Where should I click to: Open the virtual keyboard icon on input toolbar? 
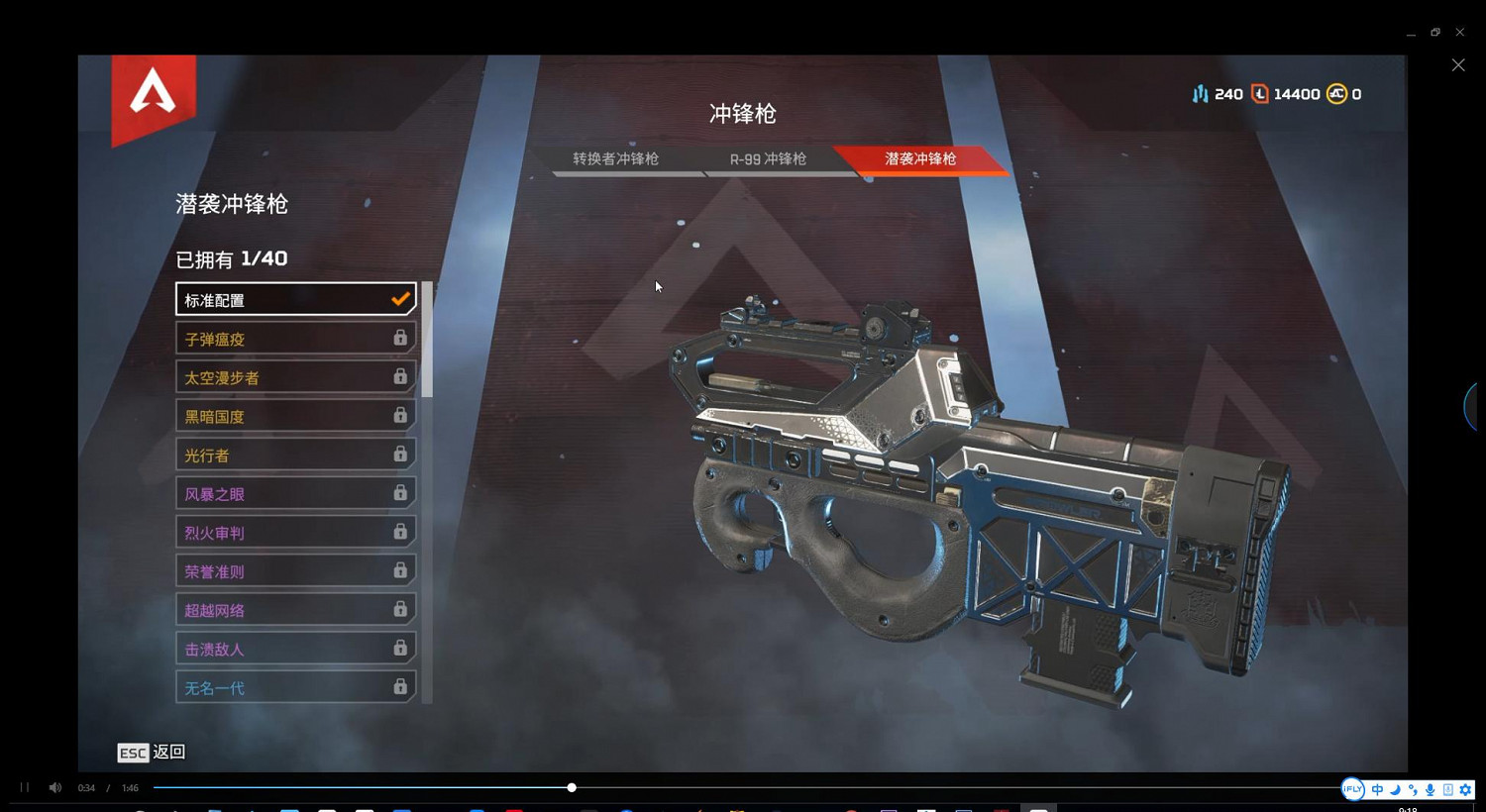[1447, 789]
